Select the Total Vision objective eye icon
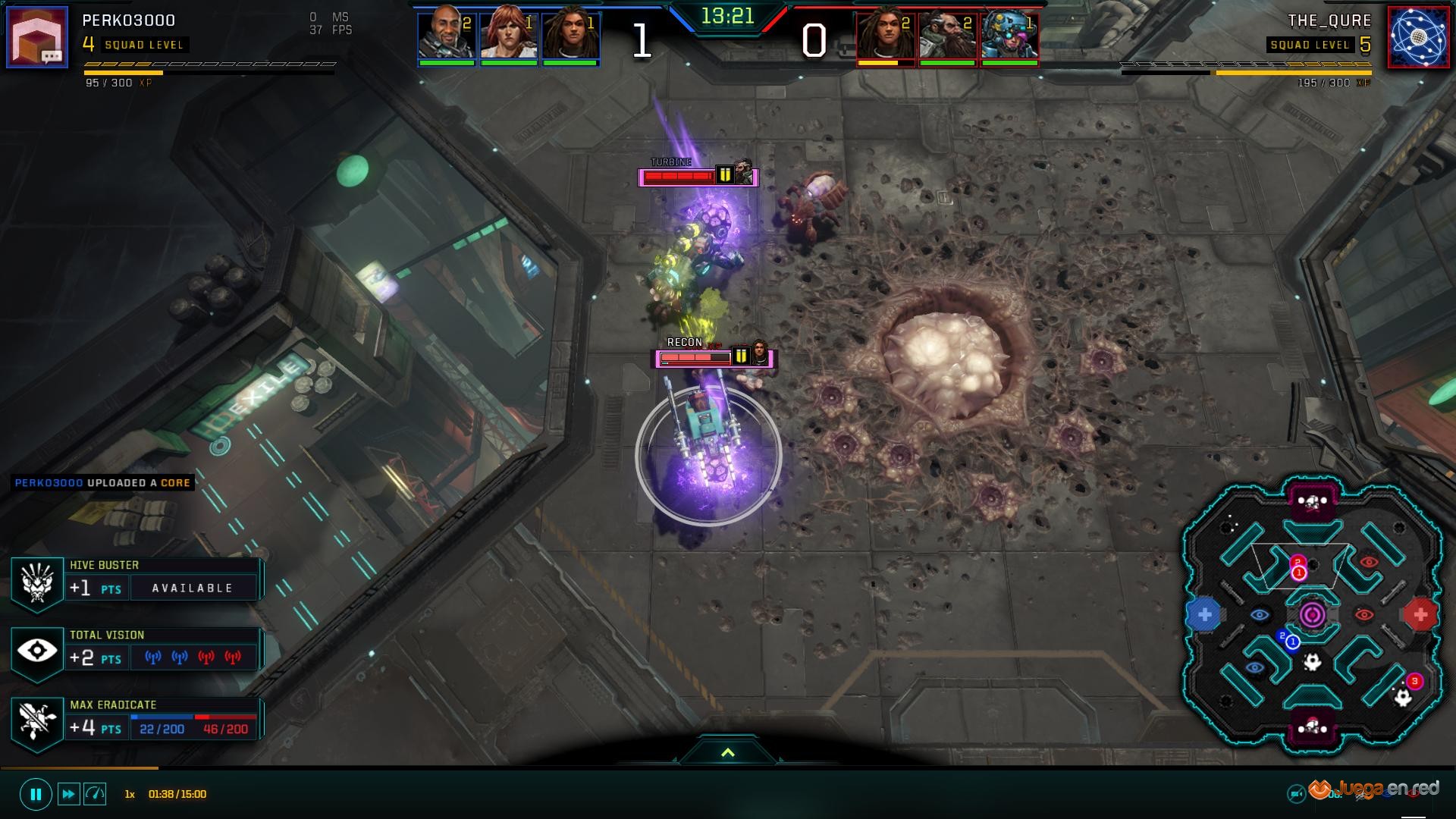Image resolution: width=1456 pixels, height=819 pixels. [36, 651]
